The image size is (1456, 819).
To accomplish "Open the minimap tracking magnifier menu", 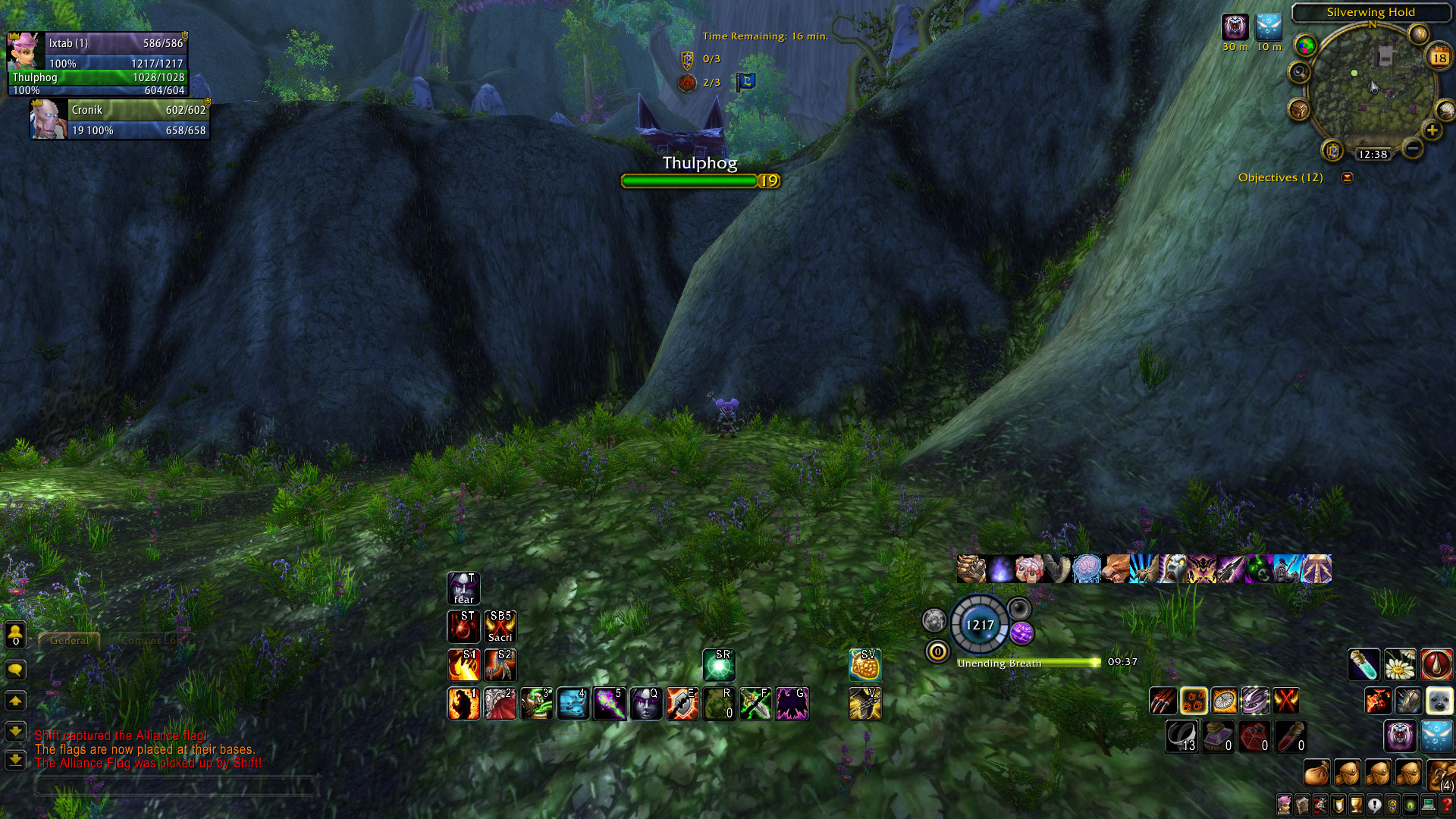I will 1300,72.
